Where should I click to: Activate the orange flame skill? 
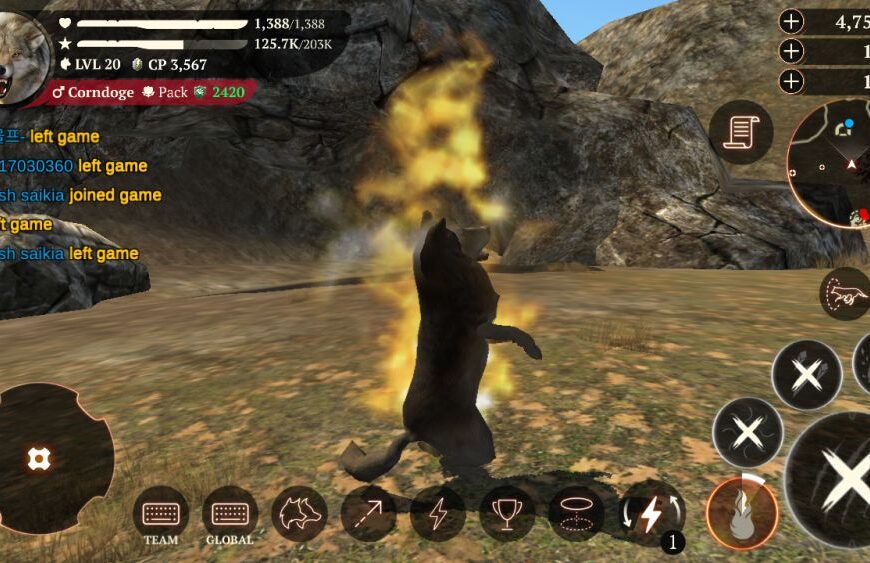(x=742, y=513)
